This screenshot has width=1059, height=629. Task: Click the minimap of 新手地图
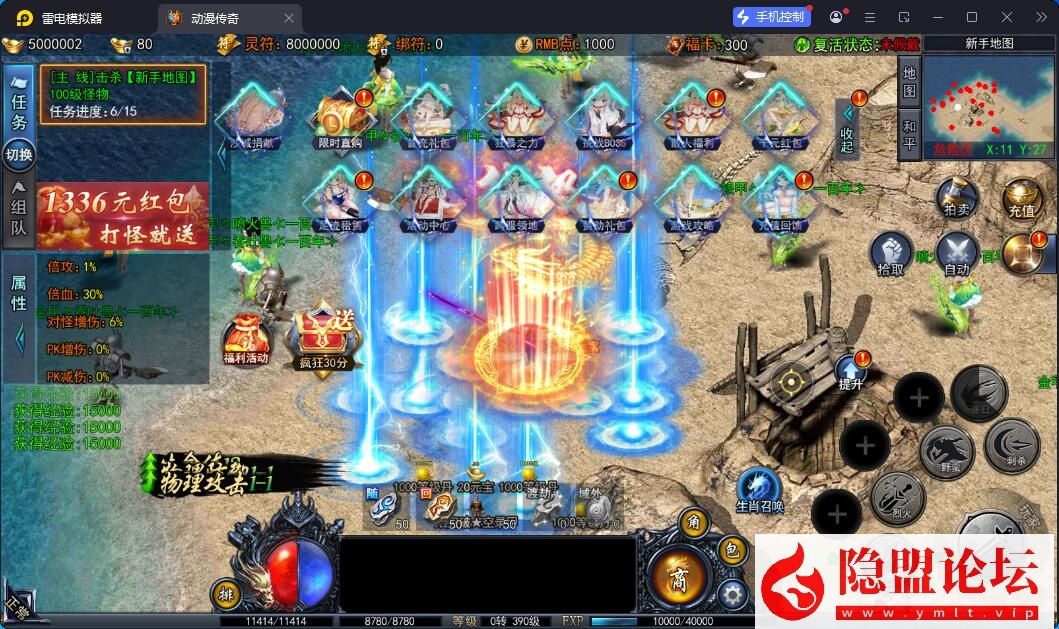coord(987,108)
